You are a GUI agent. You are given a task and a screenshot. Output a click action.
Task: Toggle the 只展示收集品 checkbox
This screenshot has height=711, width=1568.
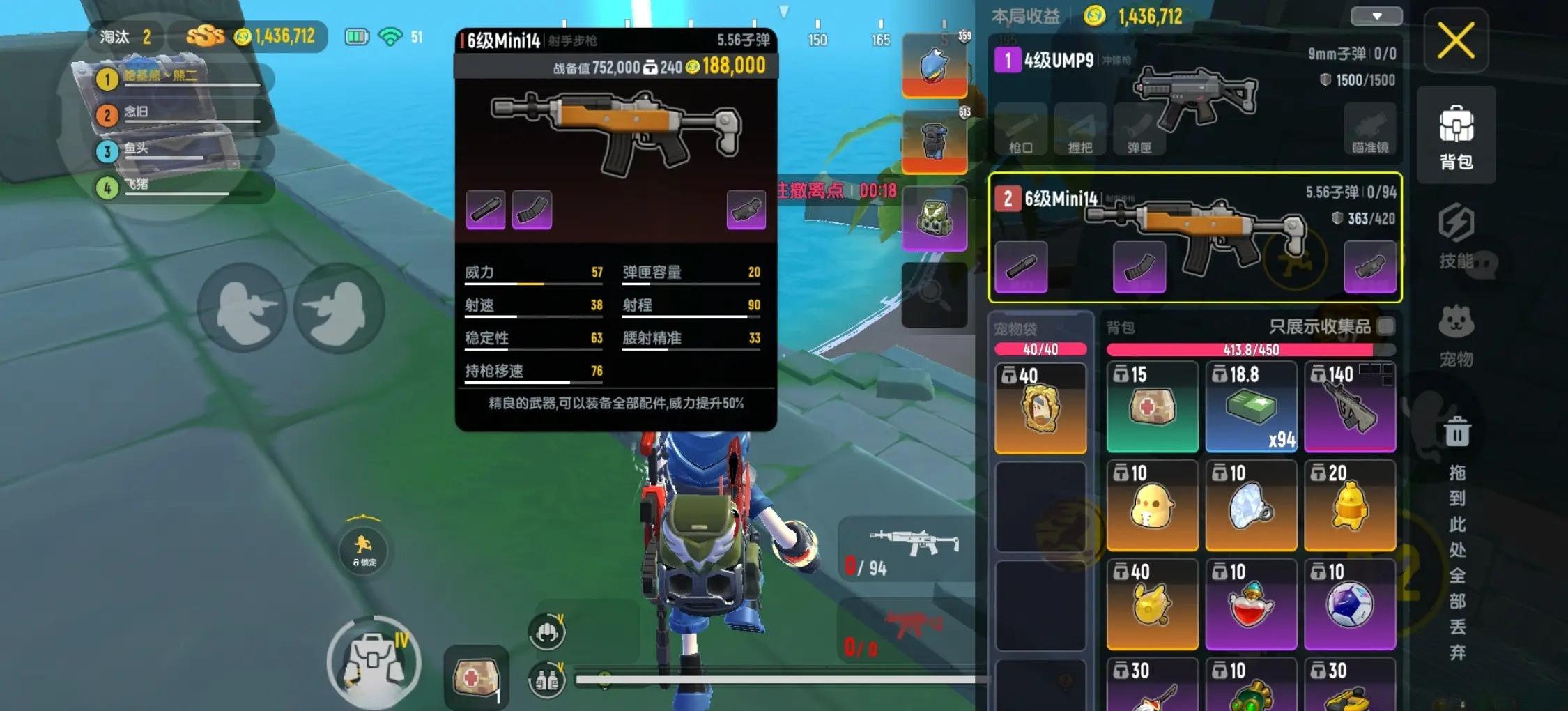[x=1386, y=326]
